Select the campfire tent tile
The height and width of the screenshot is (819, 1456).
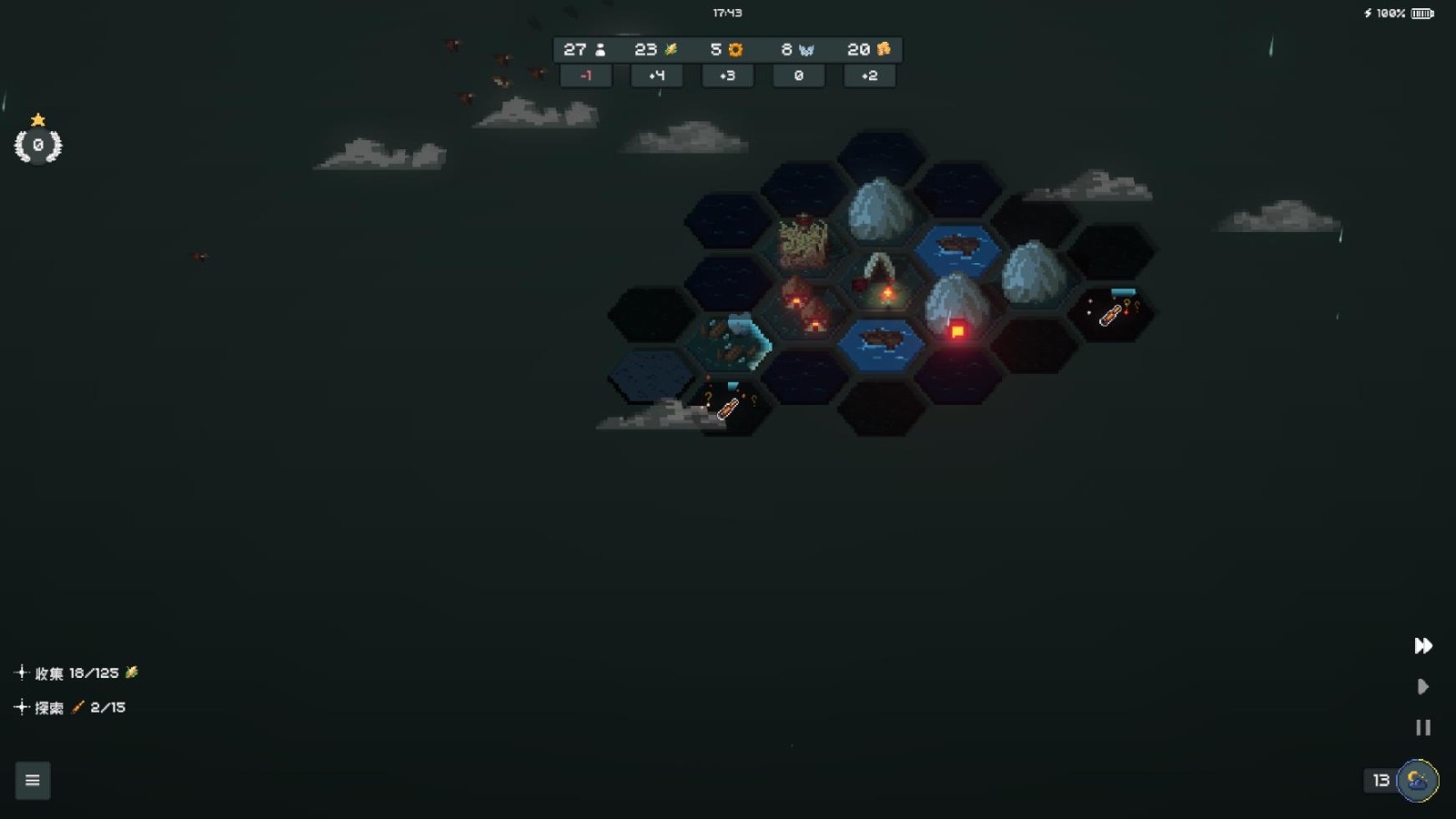click(881, 282)
